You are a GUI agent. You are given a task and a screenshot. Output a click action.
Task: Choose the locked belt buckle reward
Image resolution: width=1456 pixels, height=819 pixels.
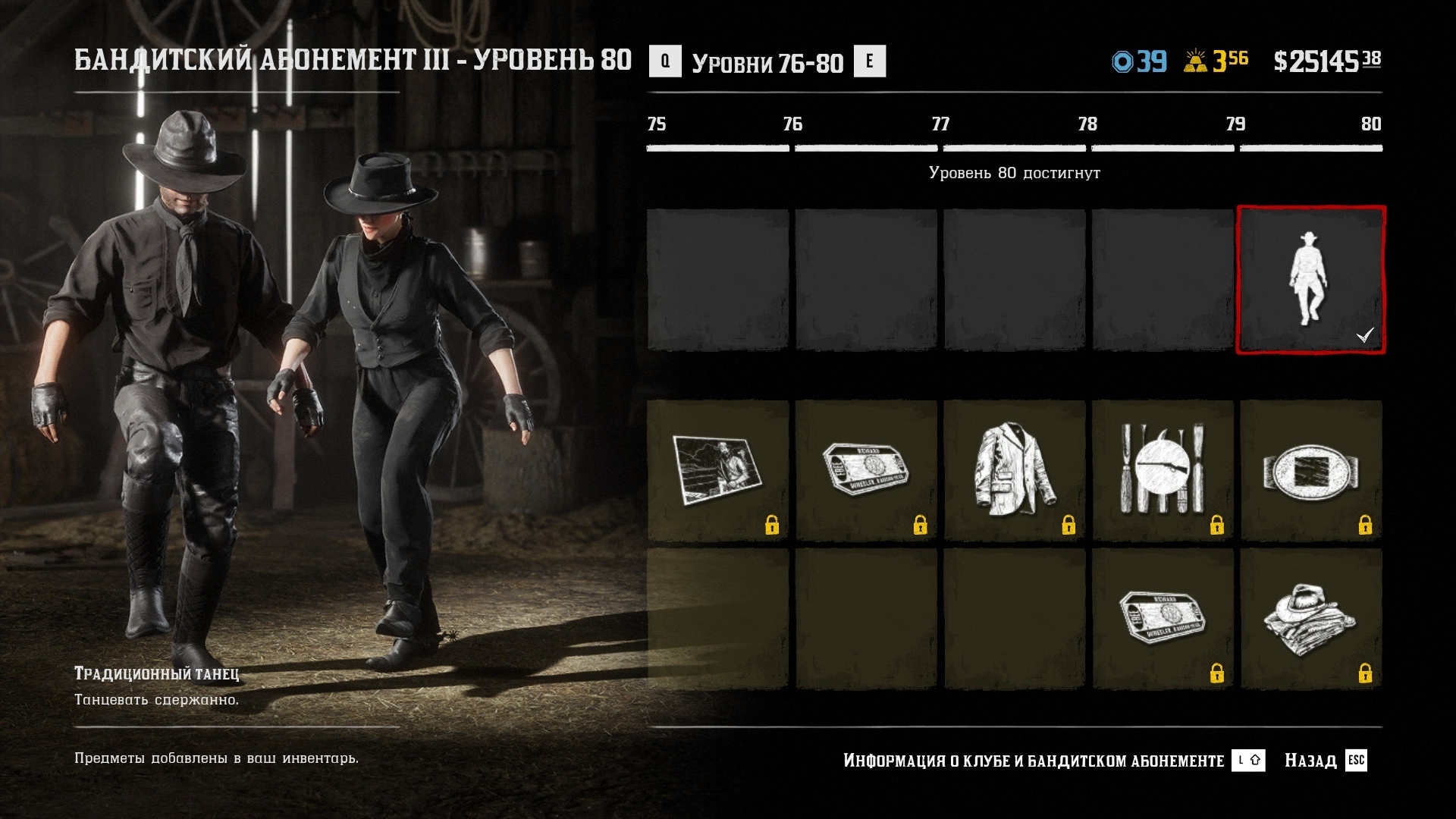click(1310, 470)
